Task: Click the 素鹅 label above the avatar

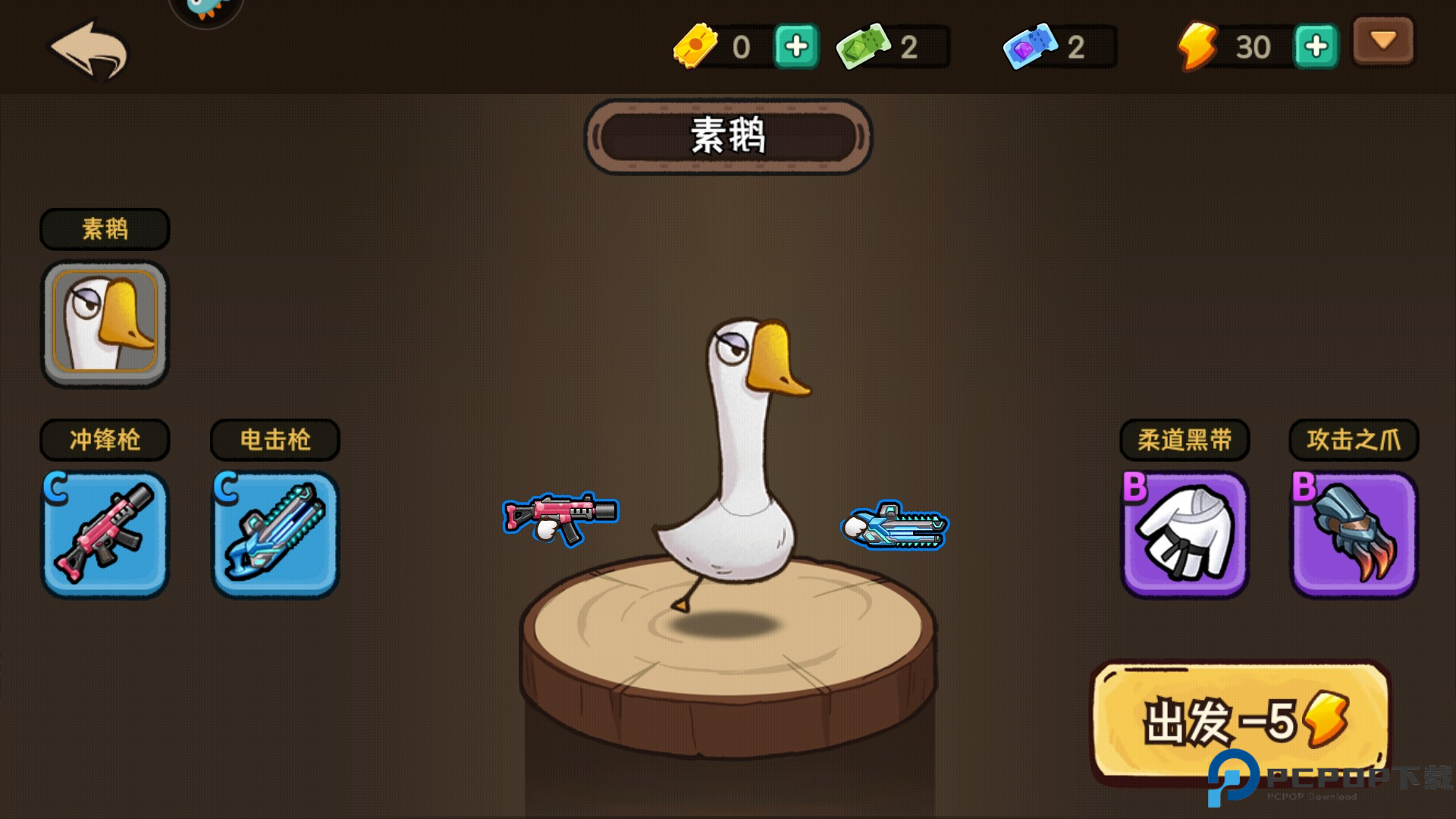Action: [x=104, y=228]
